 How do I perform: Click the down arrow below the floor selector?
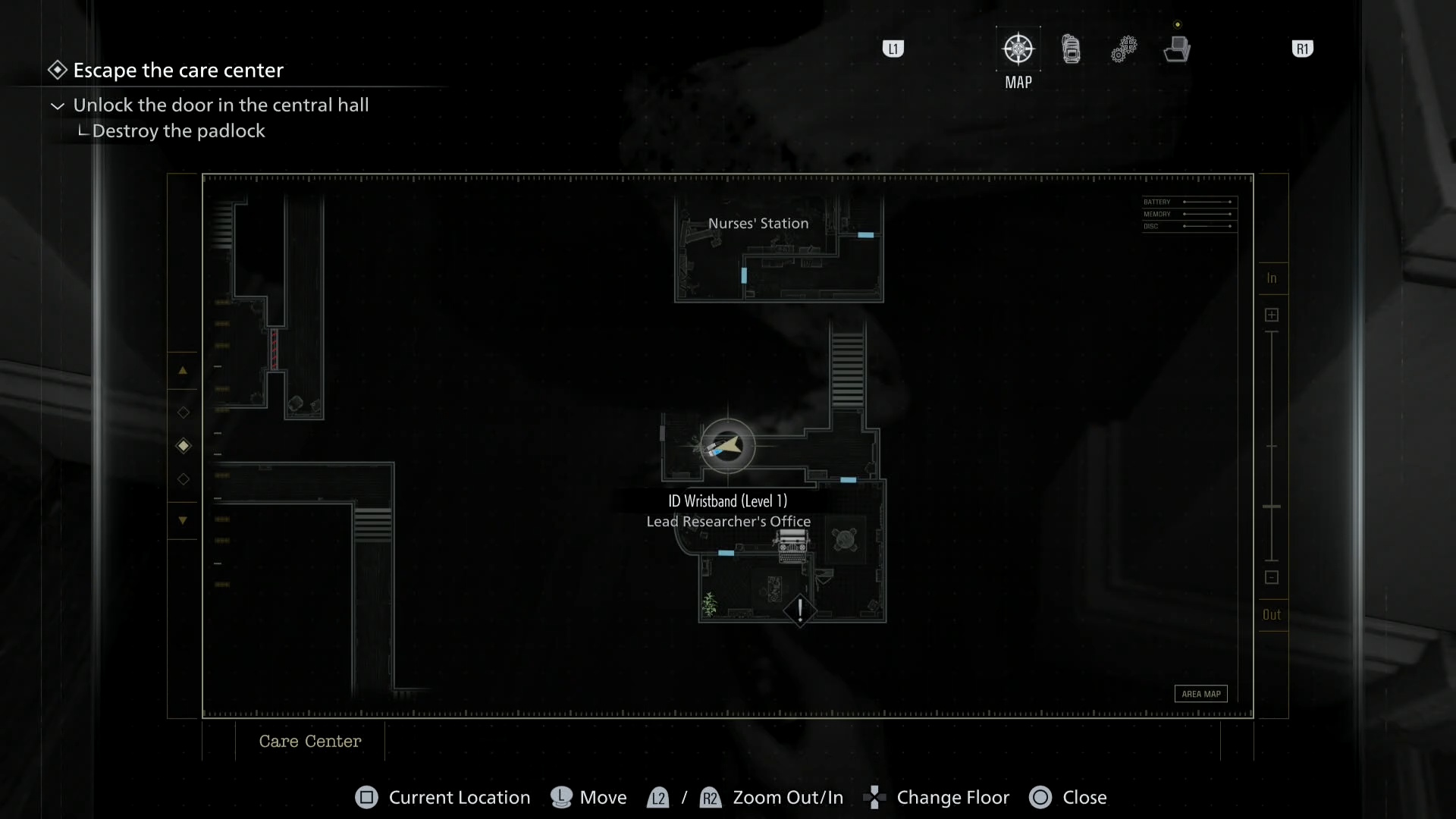(x=183, y=520)
